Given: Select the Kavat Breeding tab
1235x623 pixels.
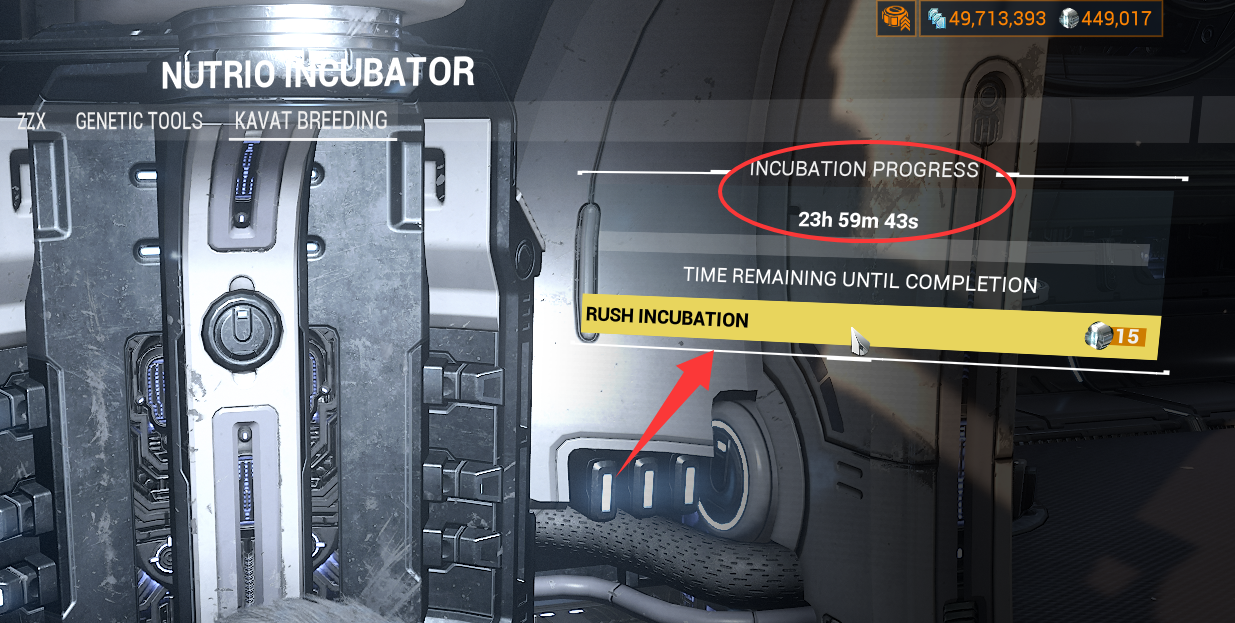Looking at the screenshot, I should [310, 122].
